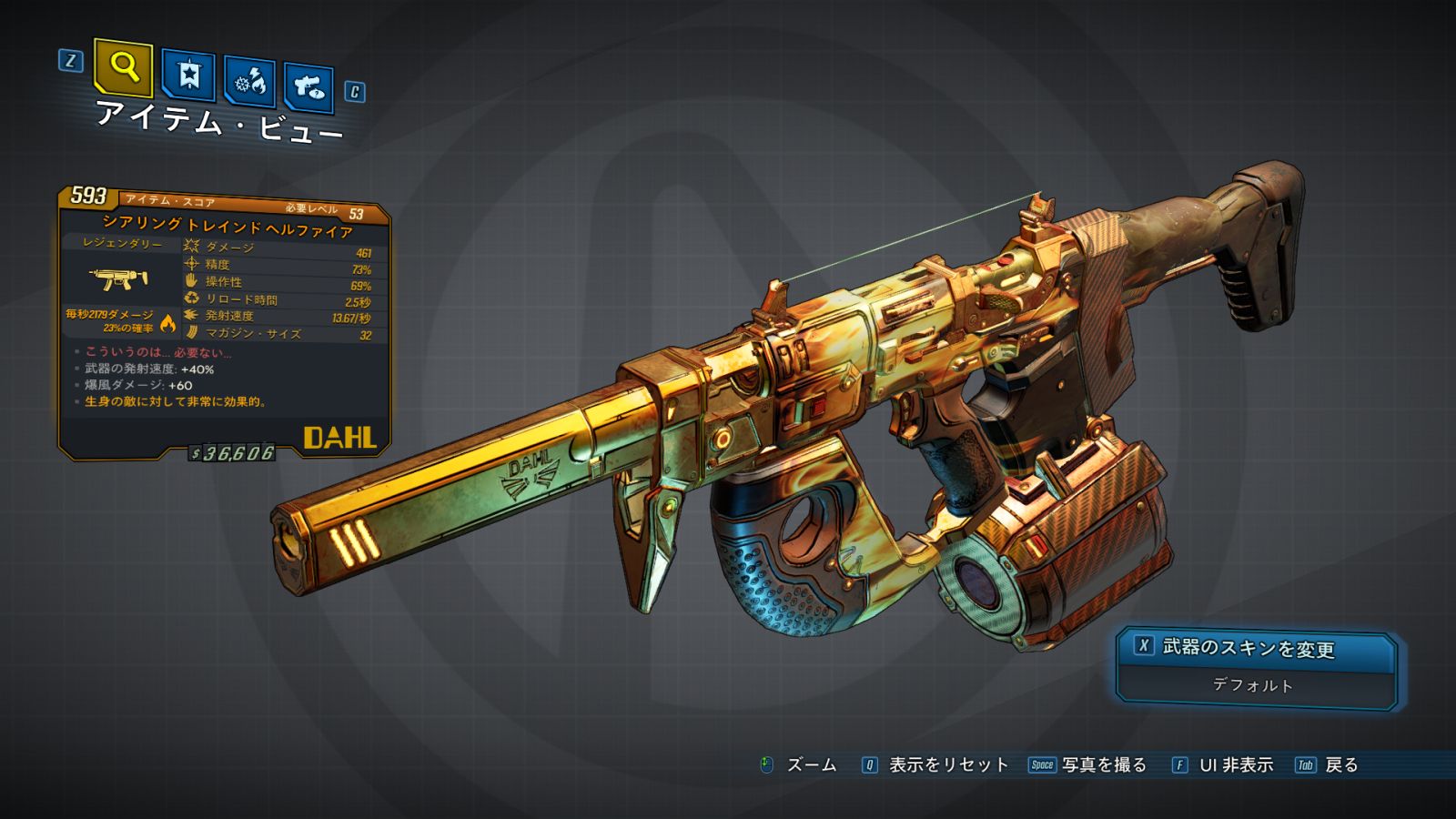Switch to the star banner tab

[188, 75]
